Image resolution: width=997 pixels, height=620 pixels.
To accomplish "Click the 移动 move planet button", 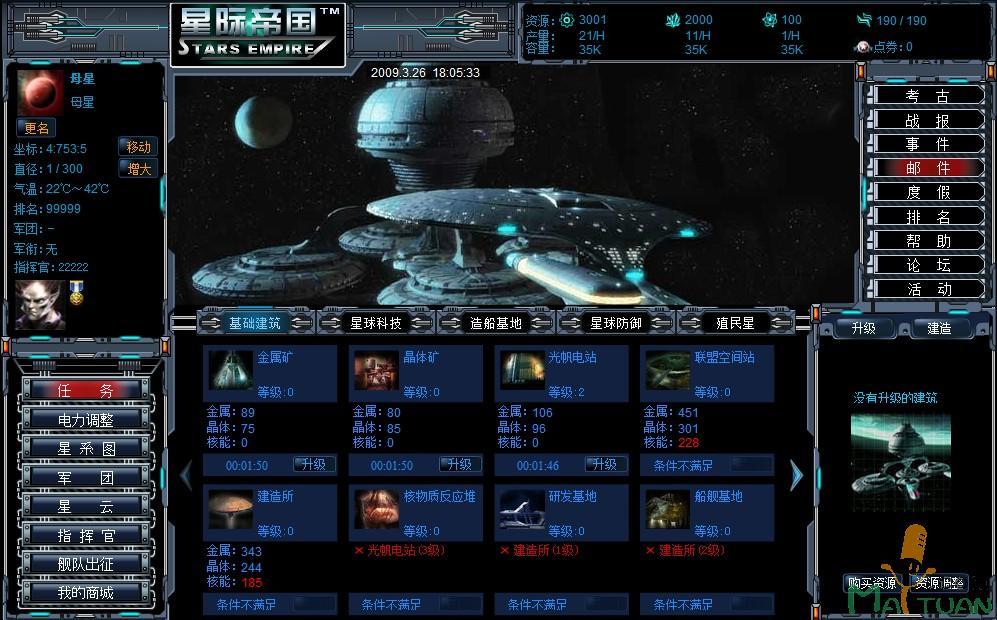I will (138, 147).
